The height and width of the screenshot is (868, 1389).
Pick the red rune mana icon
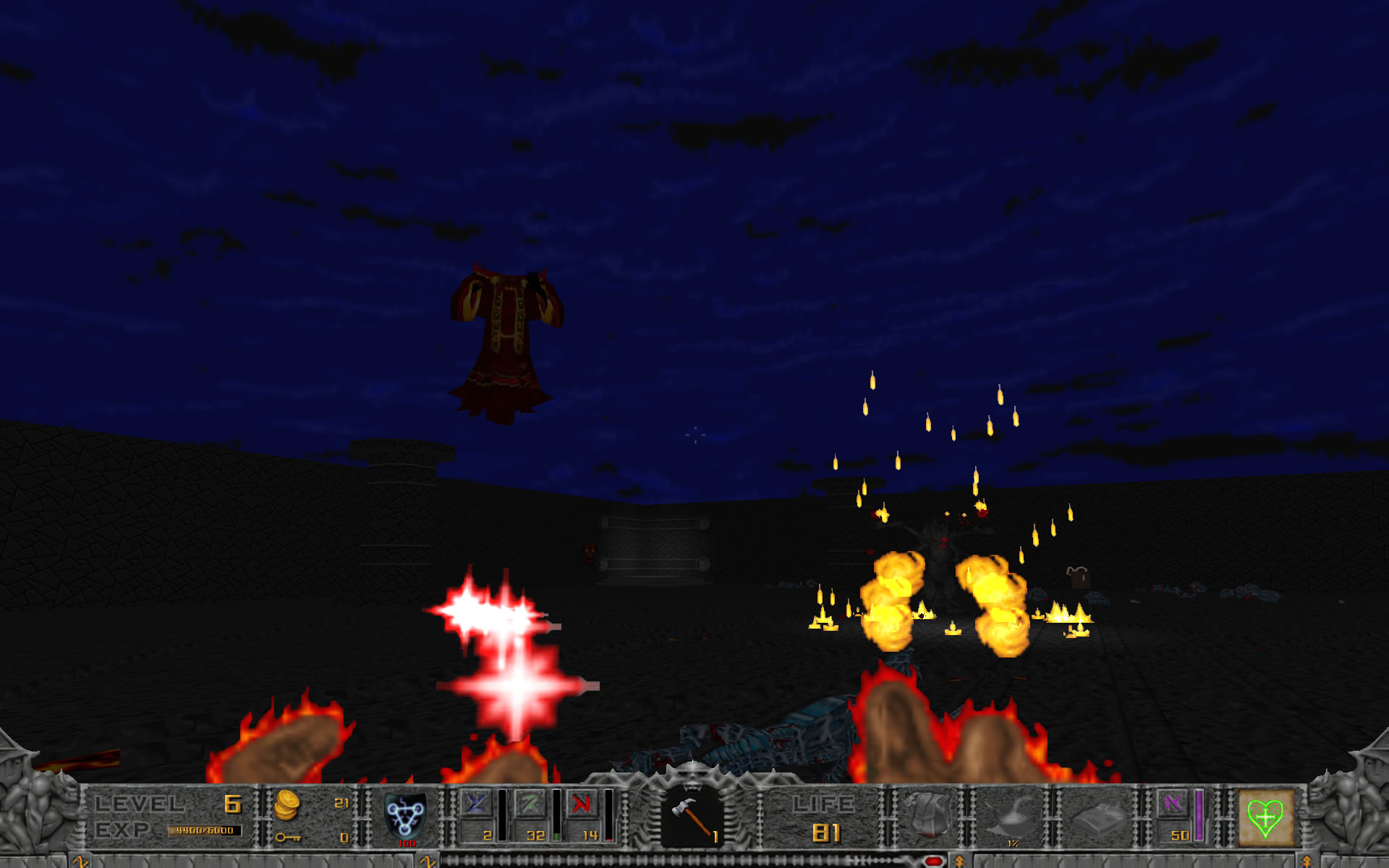tap(582, 804)
